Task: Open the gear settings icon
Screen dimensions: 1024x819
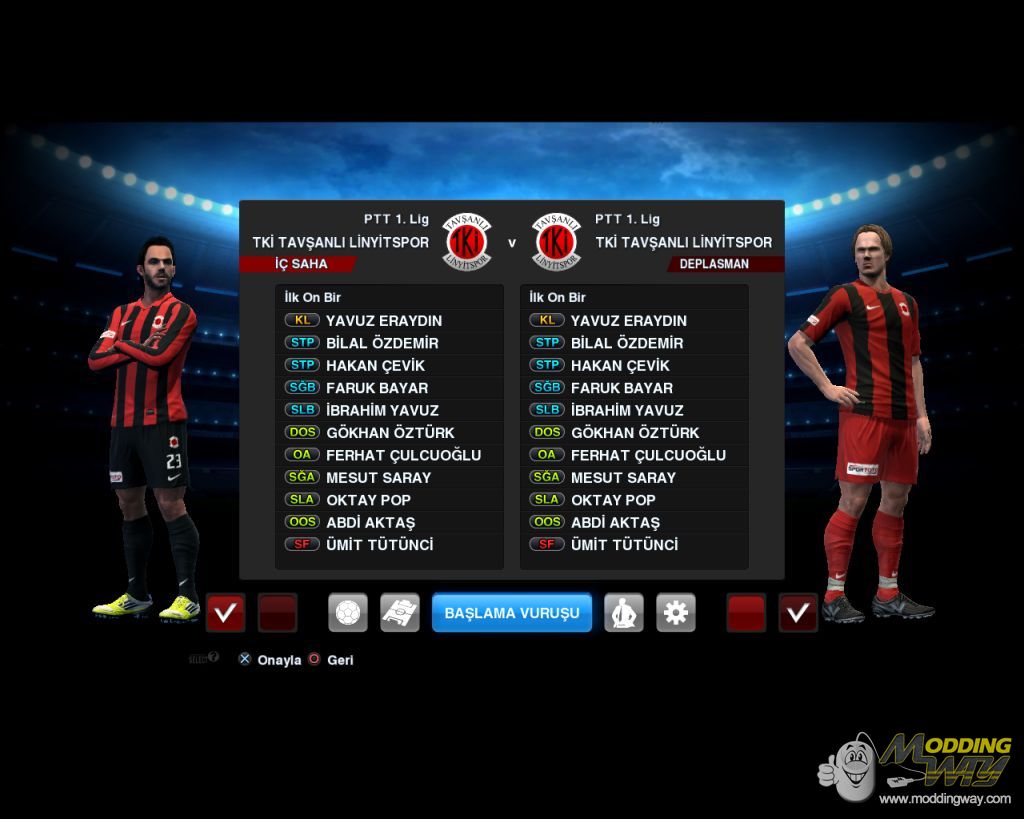Action: click(x=676, y=613)
